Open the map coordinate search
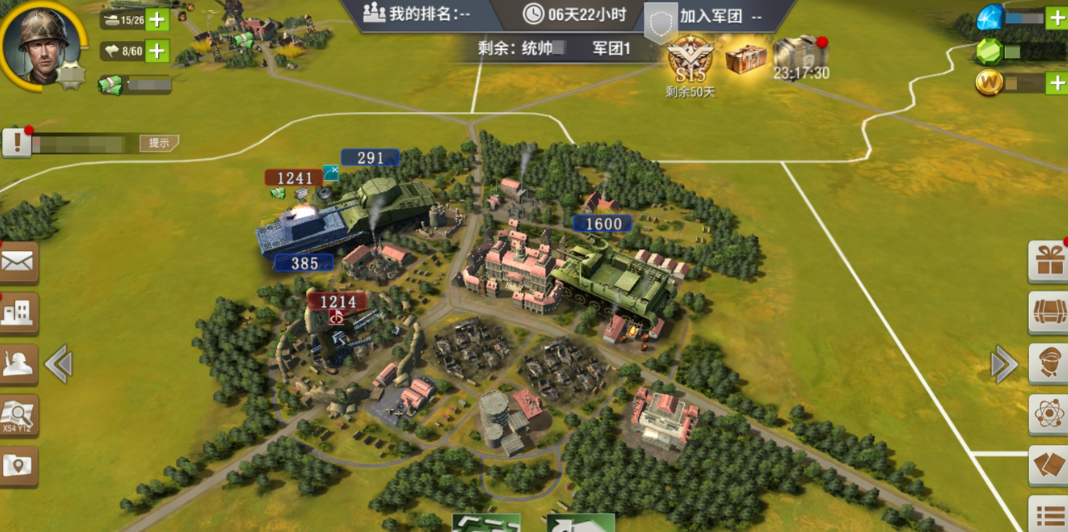 pyautogui.click(x=18, y=414)
